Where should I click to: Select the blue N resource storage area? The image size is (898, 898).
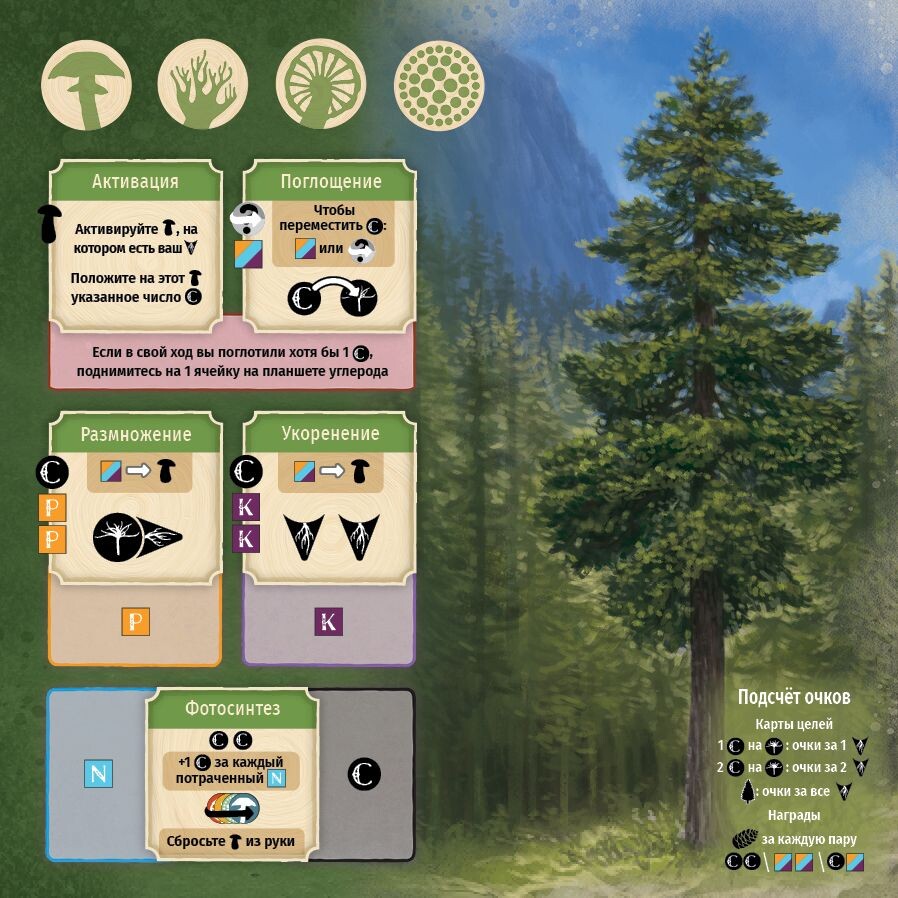98,774
